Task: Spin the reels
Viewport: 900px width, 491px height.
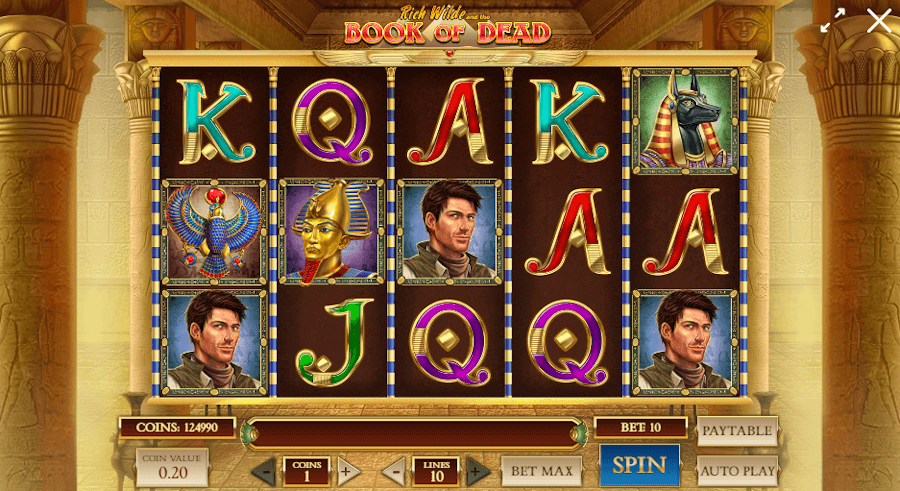Action: point(639,465)
